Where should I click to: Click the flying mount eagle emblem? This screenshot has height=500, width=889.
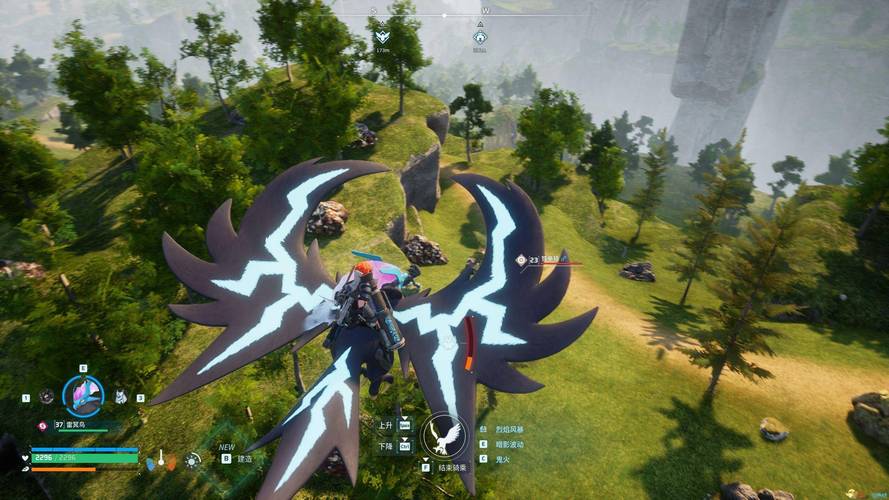click(x=443, y=436)
